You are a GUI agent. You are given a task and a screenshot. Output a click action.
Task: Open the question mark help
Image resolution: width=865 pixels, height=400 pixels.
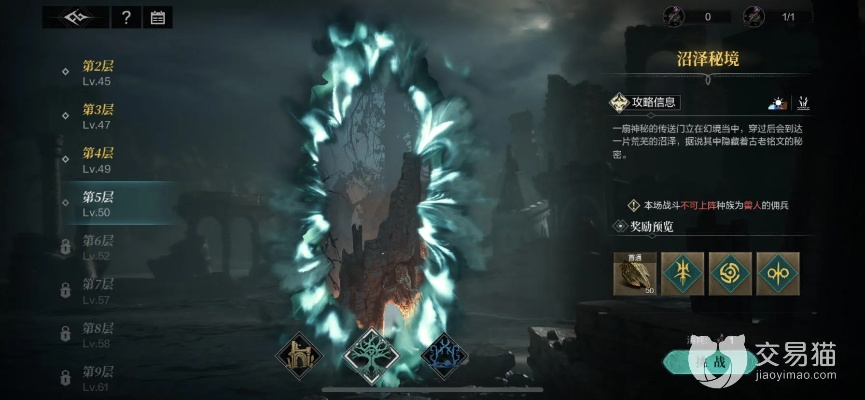click(x=125, y=17)
